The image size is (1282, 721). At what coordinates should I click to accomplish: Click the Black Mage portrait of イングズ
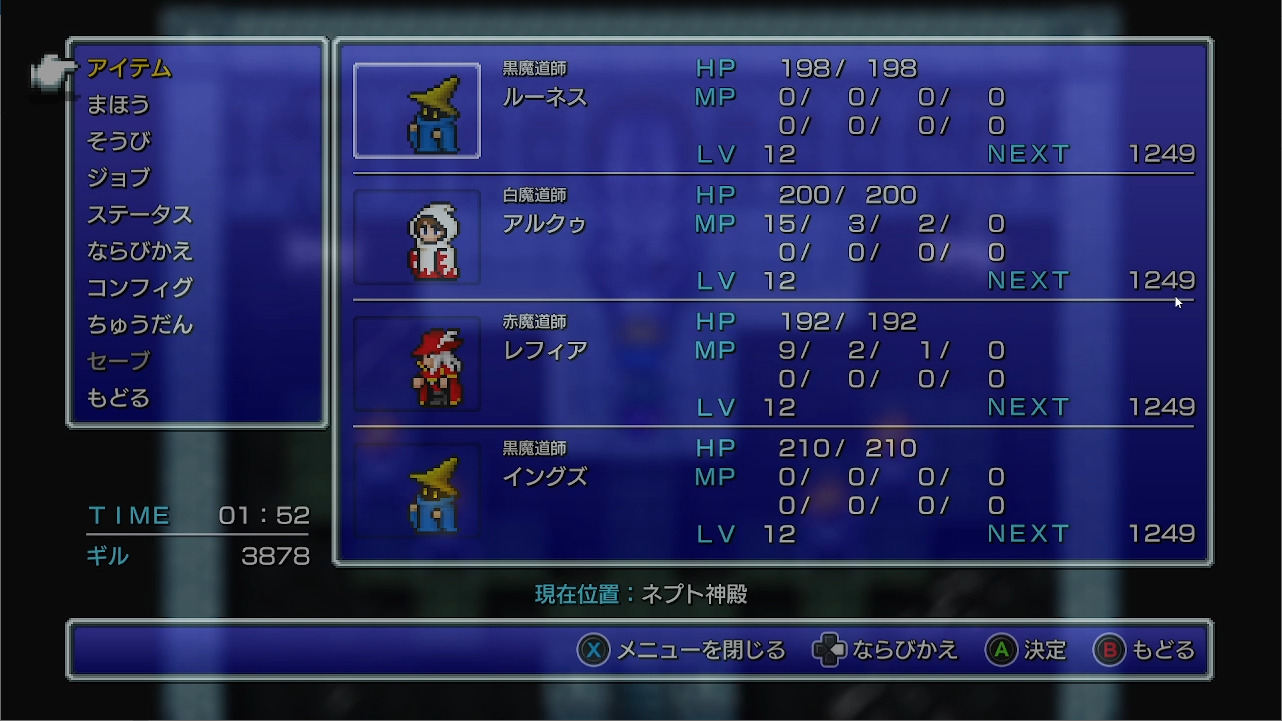pyautogui.click(x=417, y=491)
